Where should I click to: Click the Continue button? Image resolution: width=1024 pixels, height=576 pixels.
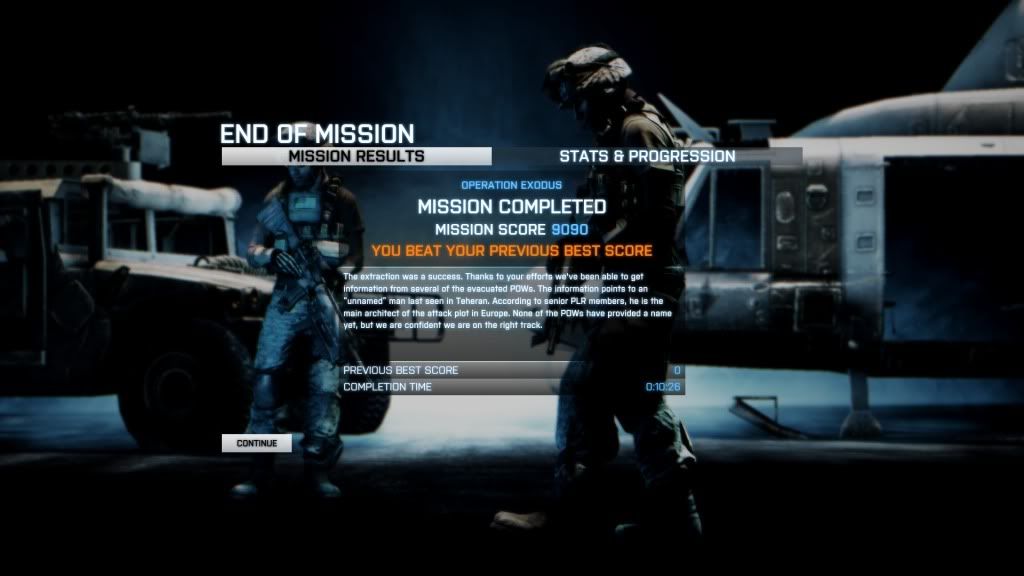point(257,442)
